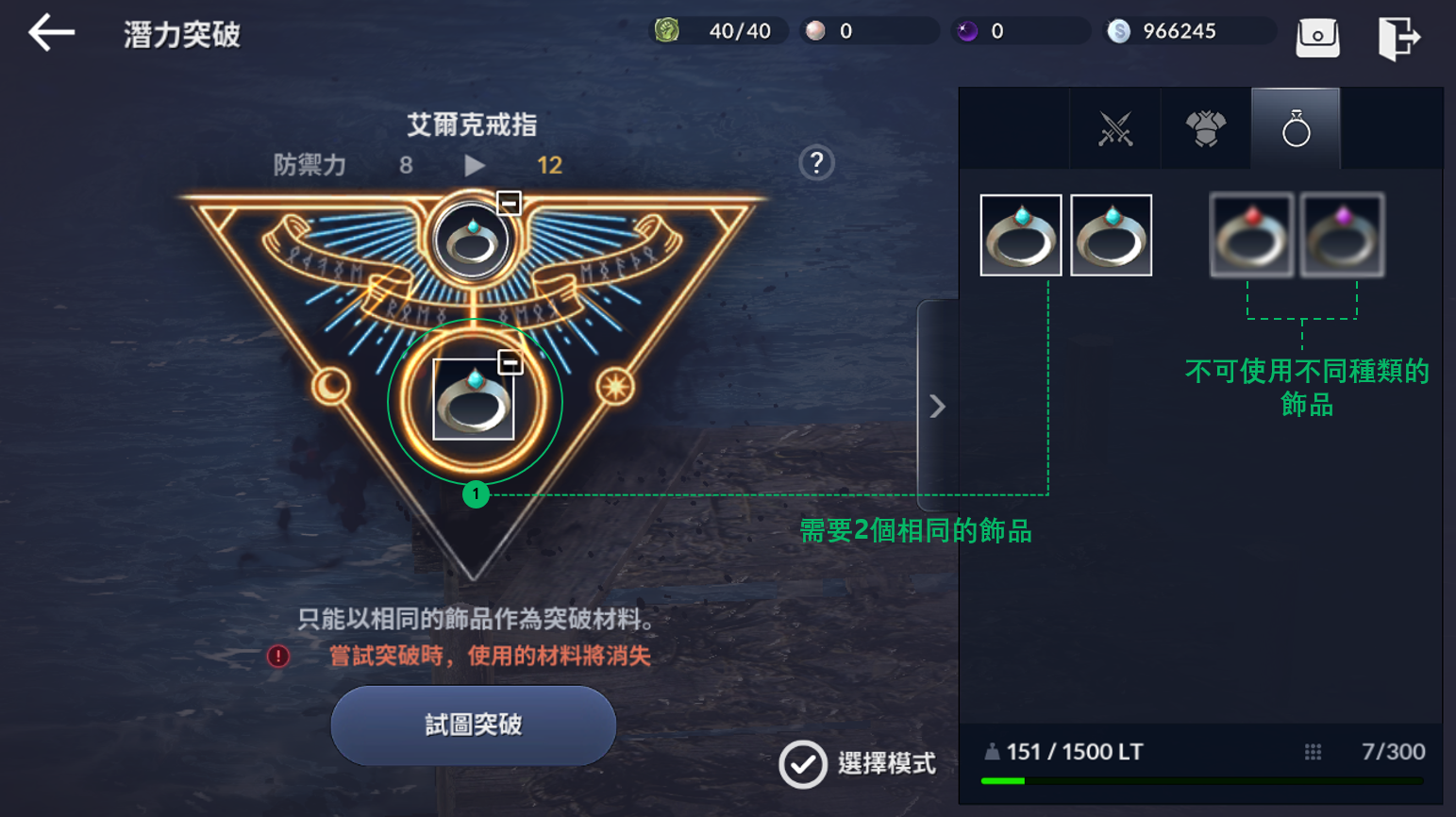Open the help question mark icon
1456x817 pixels.
click(x=815, y=163)
